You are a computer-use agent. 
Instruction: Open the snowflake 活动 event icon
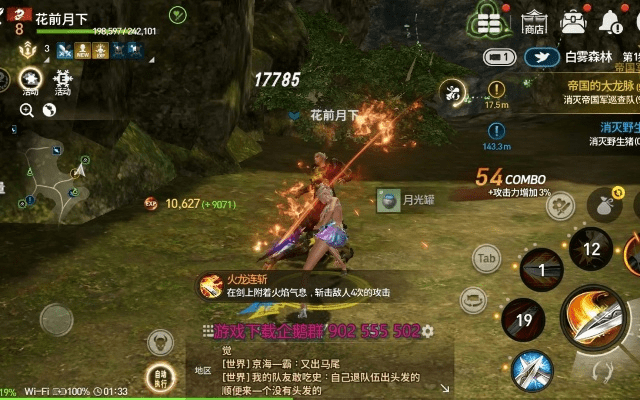(x=63, y=80)
